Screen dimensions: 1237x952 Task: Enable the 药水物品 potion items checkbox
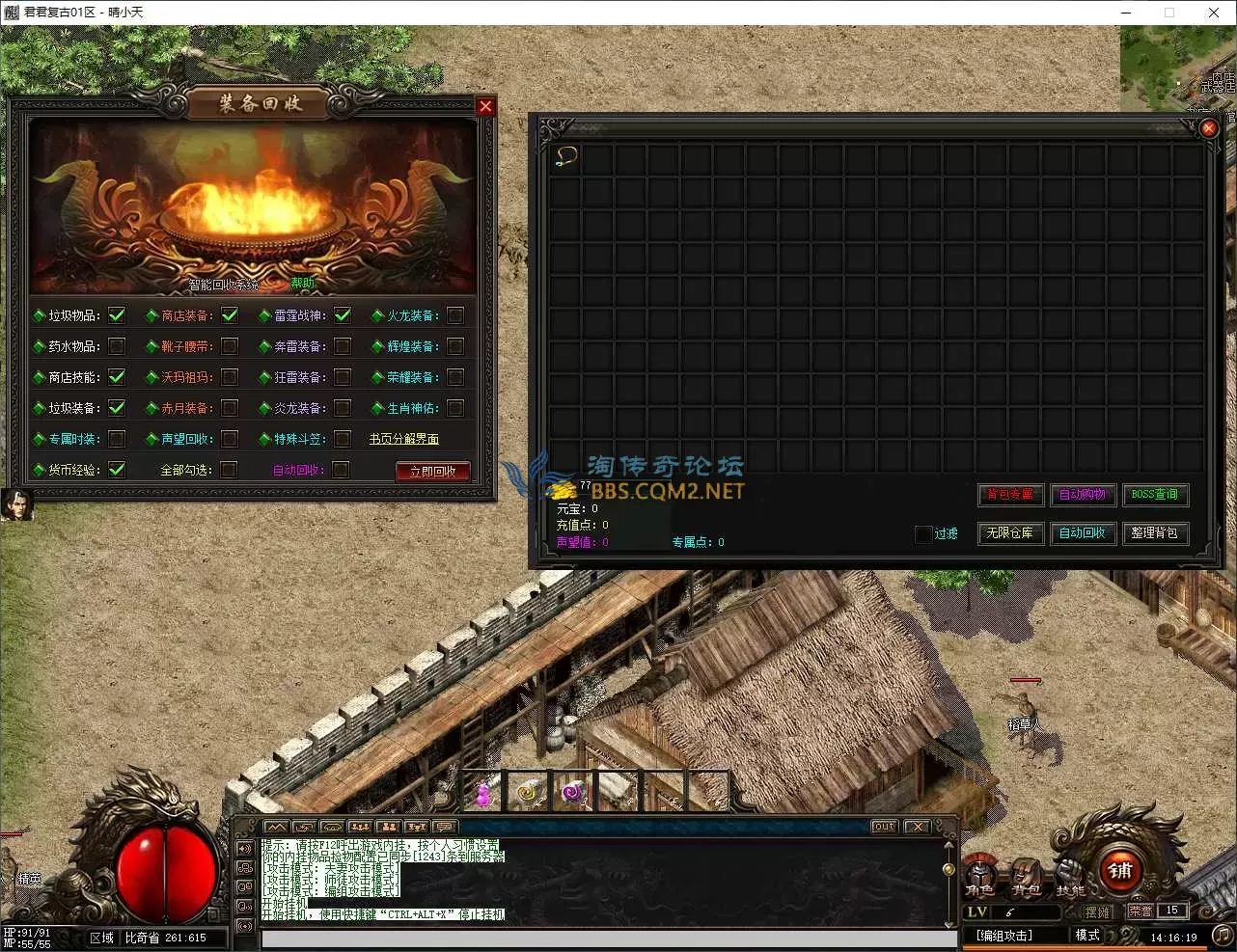click(117, 346)
